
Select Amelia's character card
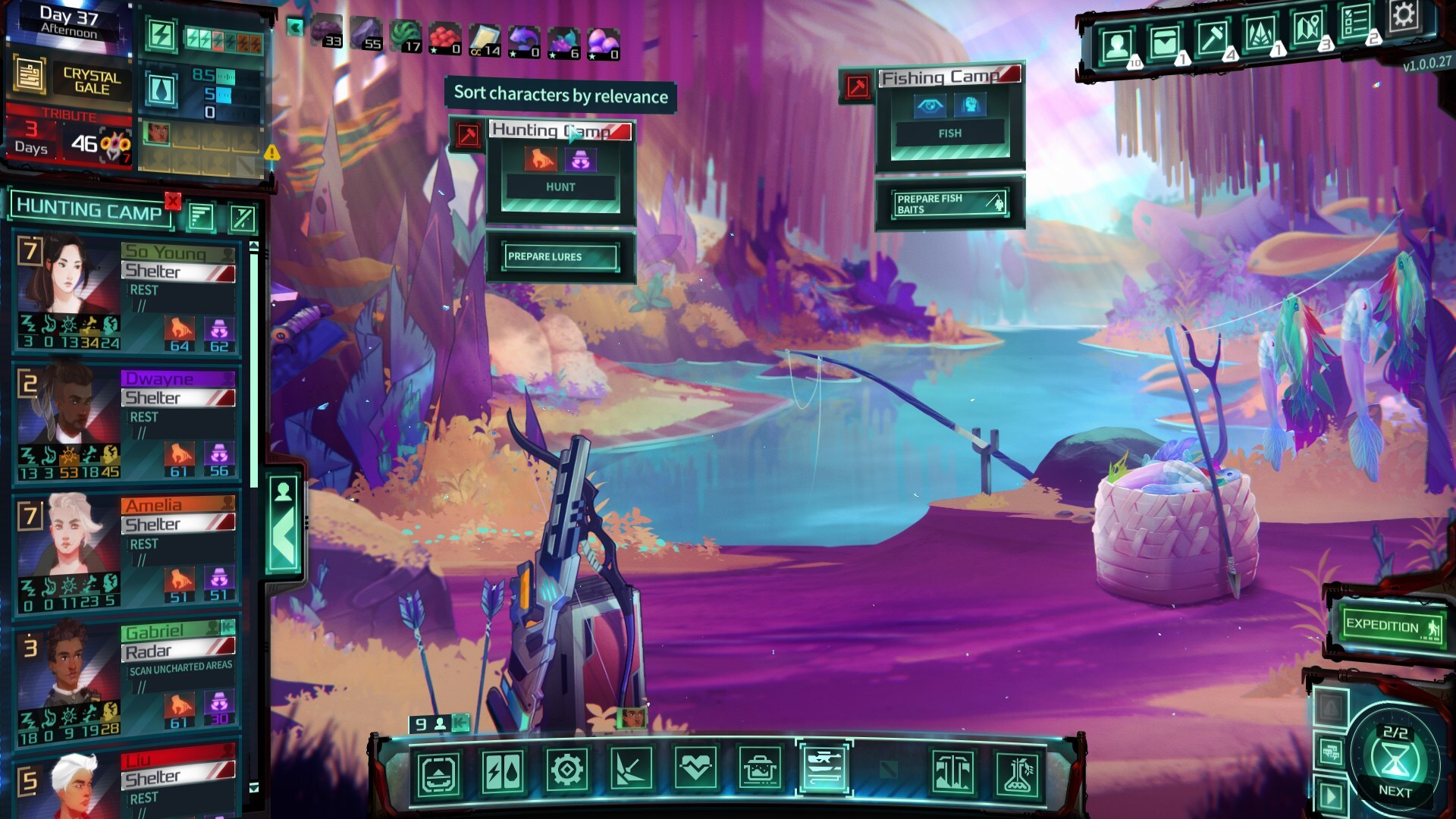[x=127, y=549]
